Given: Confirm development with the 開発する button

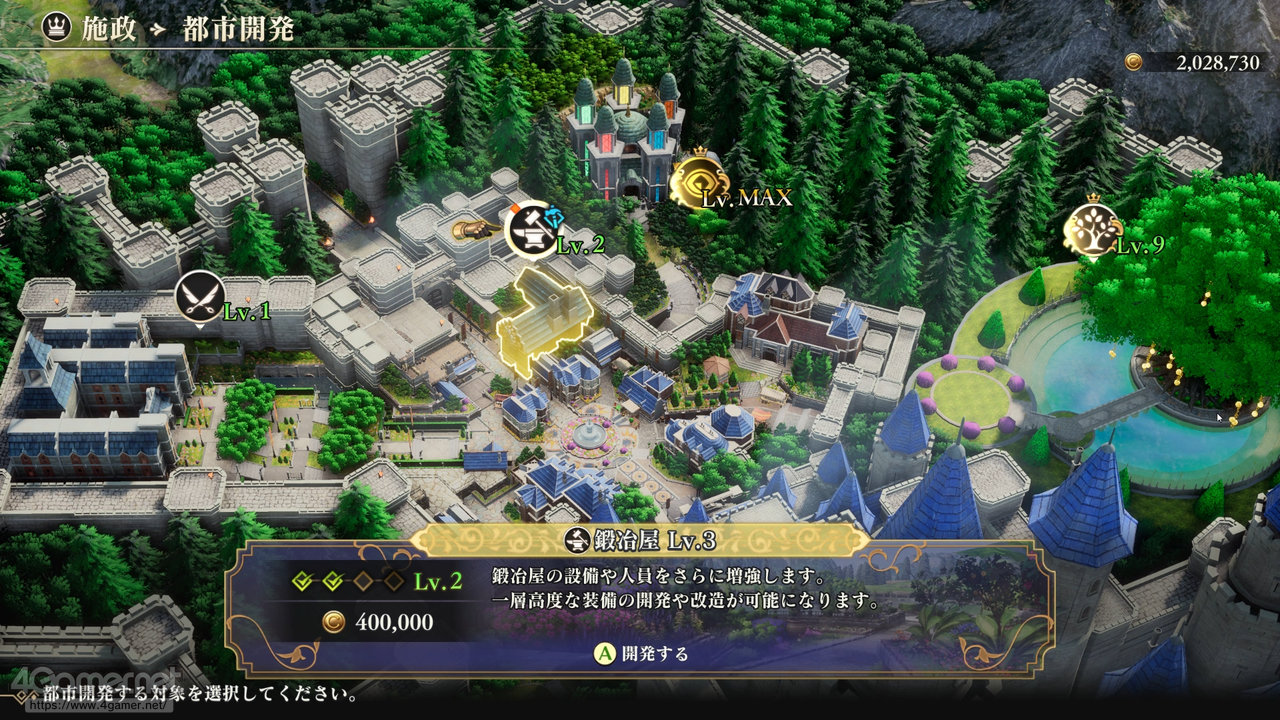Looking at the screenshot, I should click(x=643, y=654).
